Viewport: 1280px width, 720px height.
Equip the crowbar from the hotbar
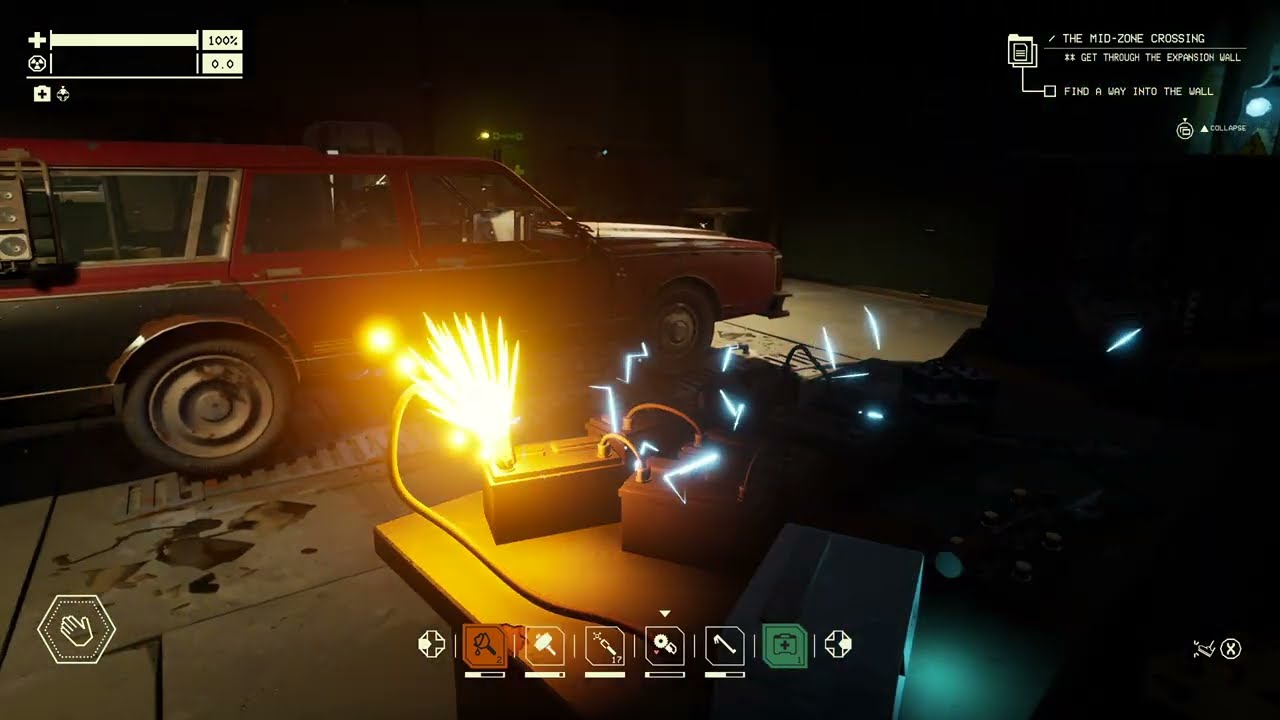(x=725, y=646)
